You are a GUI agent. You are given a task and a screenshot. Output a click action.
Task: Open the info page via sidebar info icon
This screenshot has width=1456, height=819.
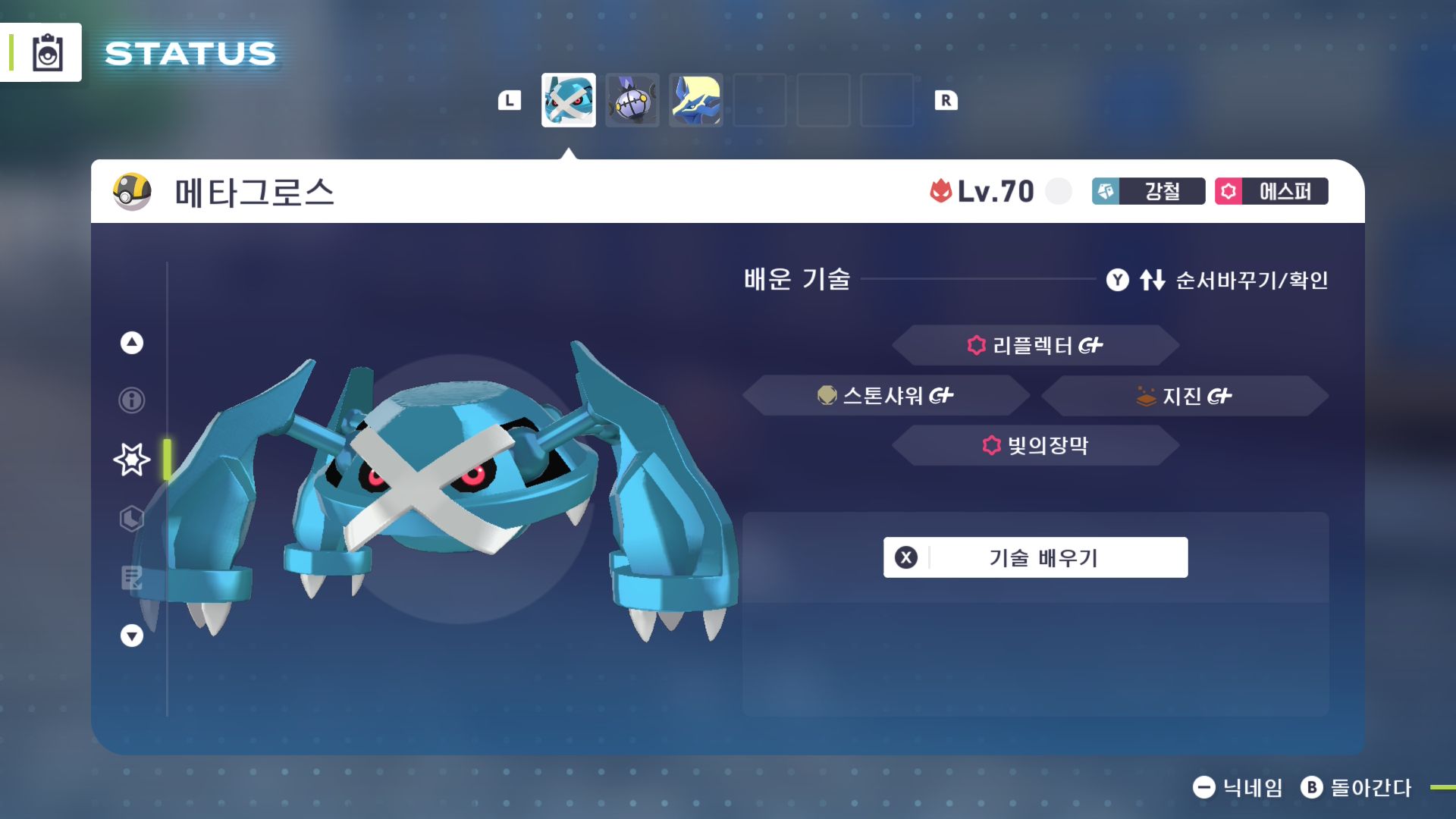tap(130, 400)
